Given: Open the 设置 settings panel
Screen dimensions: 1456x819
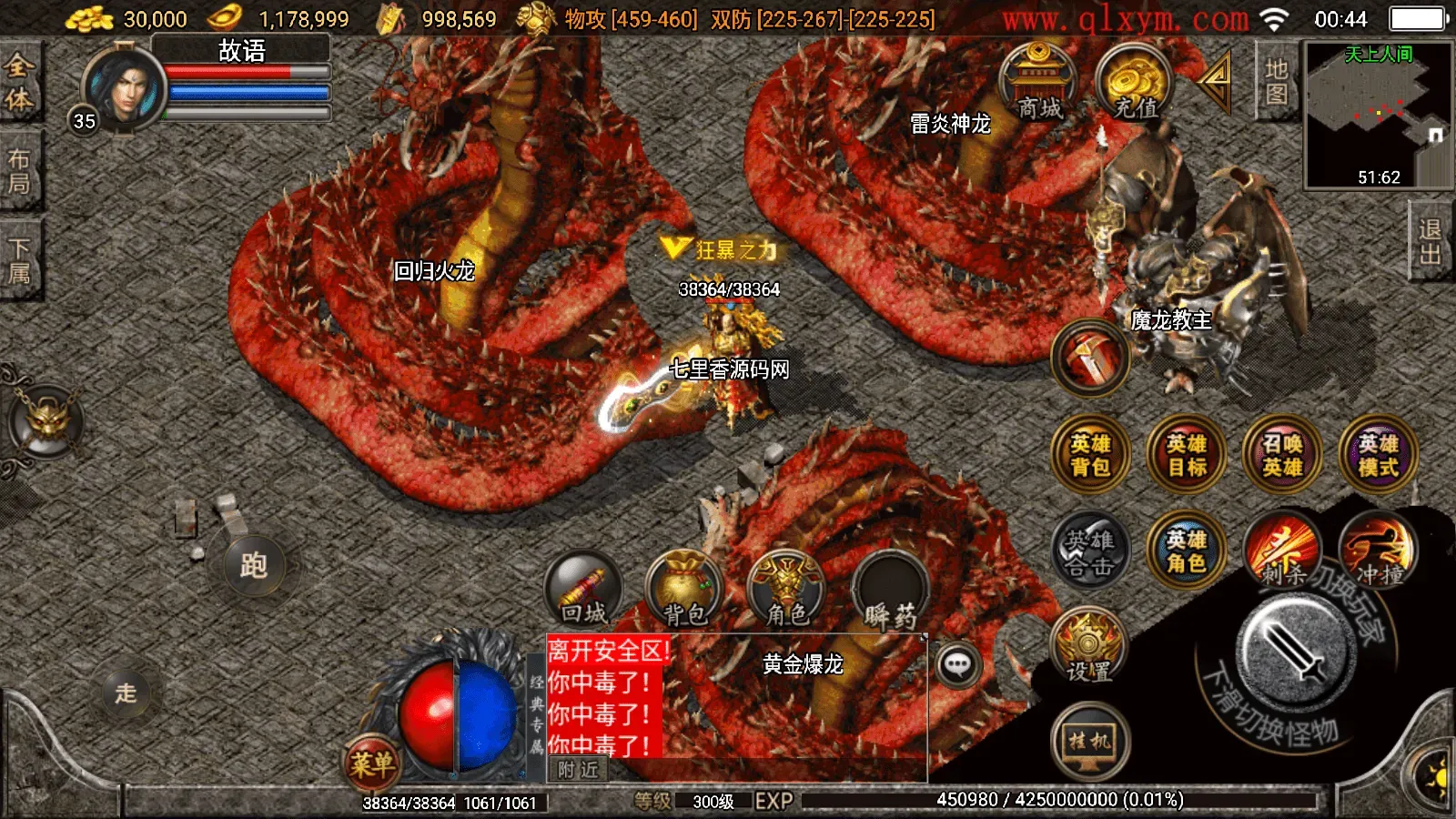Looking at the screenshot, I should [x=1089, y=648].
